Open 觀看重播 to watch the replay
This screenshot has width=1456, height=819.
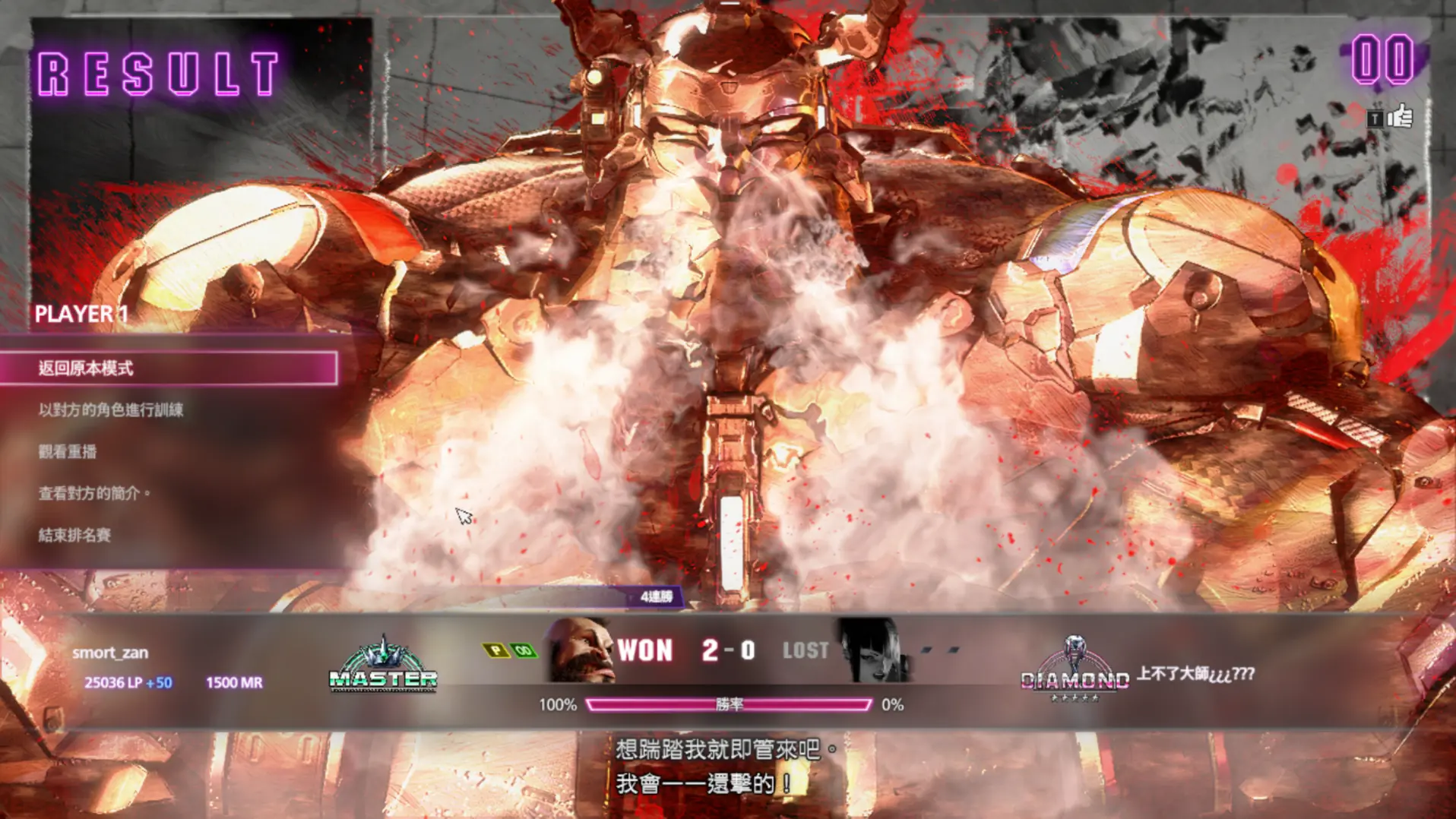68,452
